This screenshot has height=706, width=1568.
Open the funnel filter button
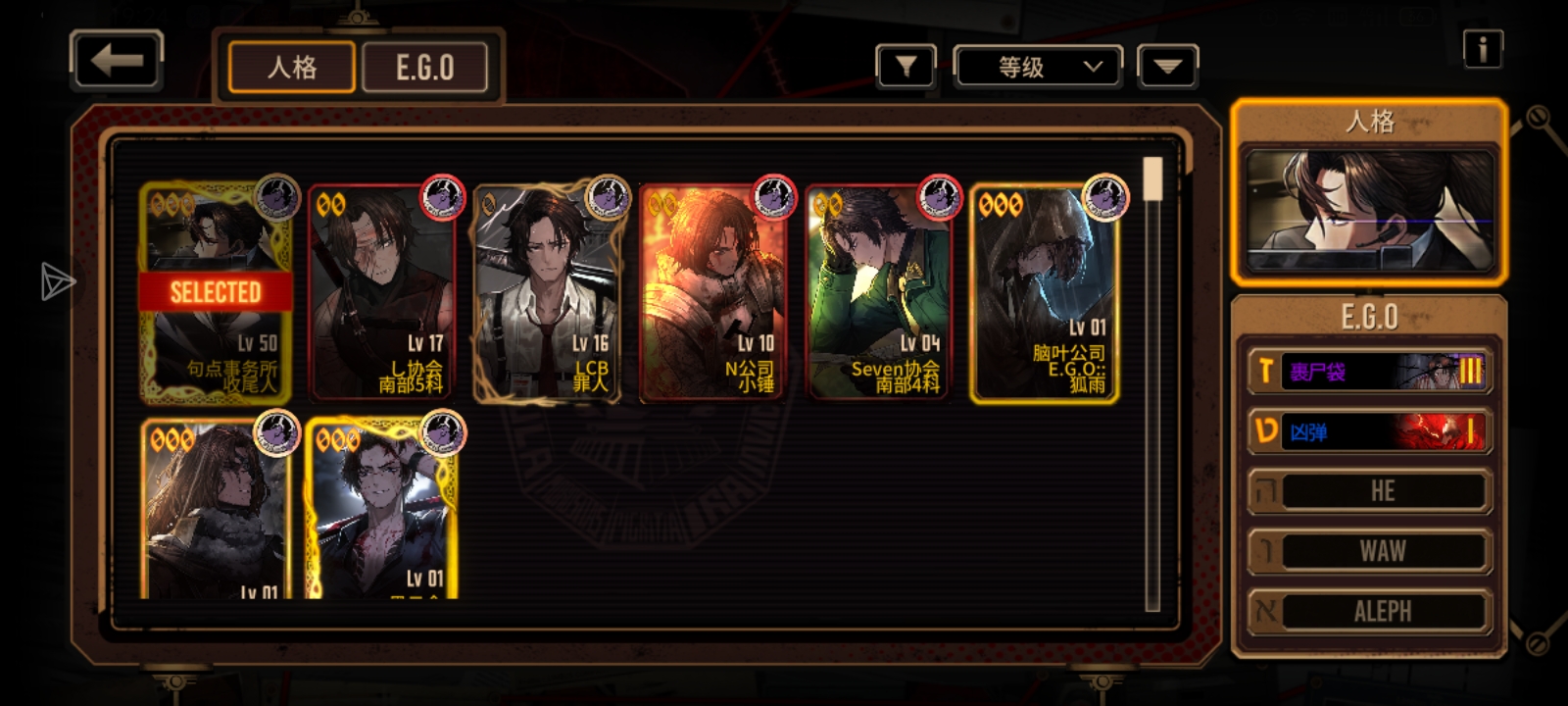click(x=906, y=67)
